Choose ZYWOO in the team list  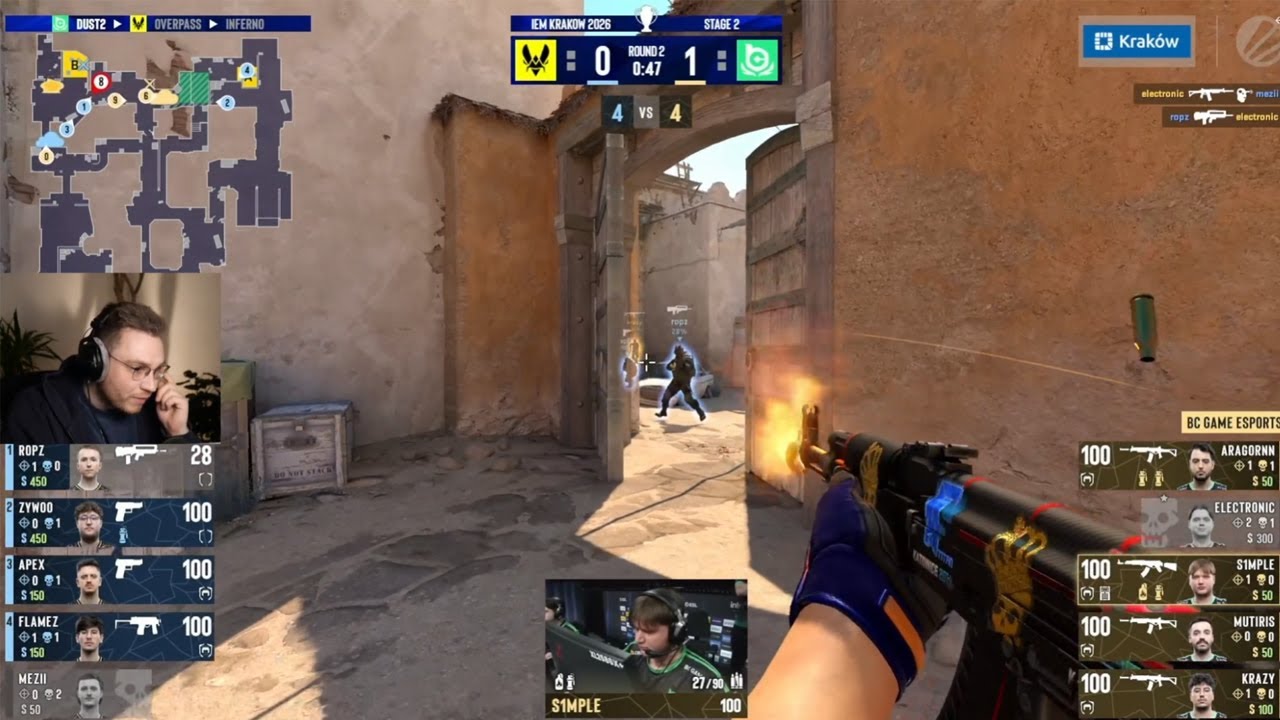pyautogui.click(x=108, y=523)
